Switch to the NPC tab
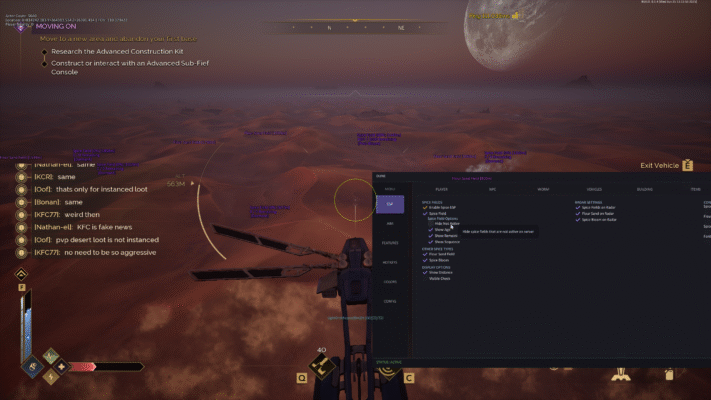 coord(492,189)
